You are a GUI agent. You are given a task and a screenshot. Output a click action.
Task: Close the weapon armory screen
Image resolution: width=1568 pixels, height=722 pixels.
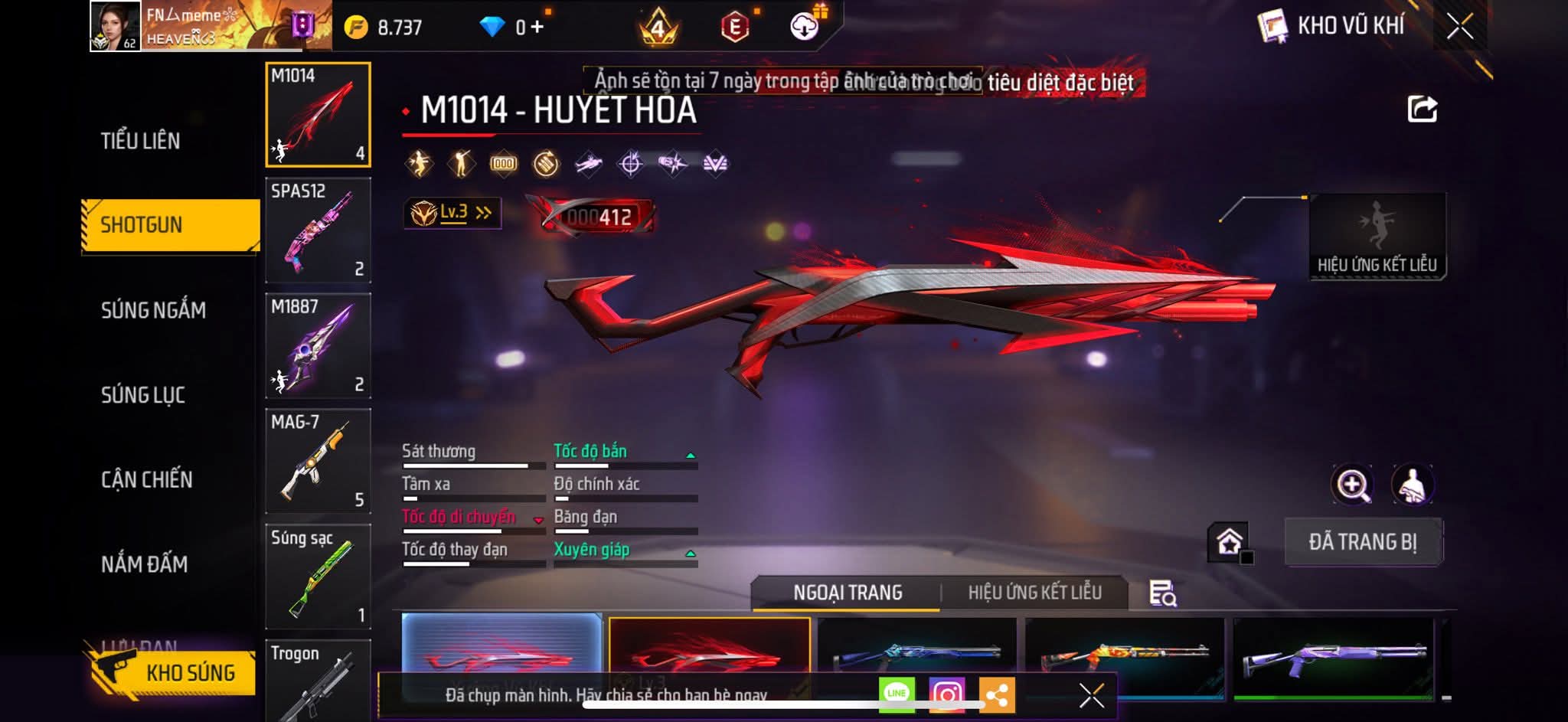click(1459, 27)
